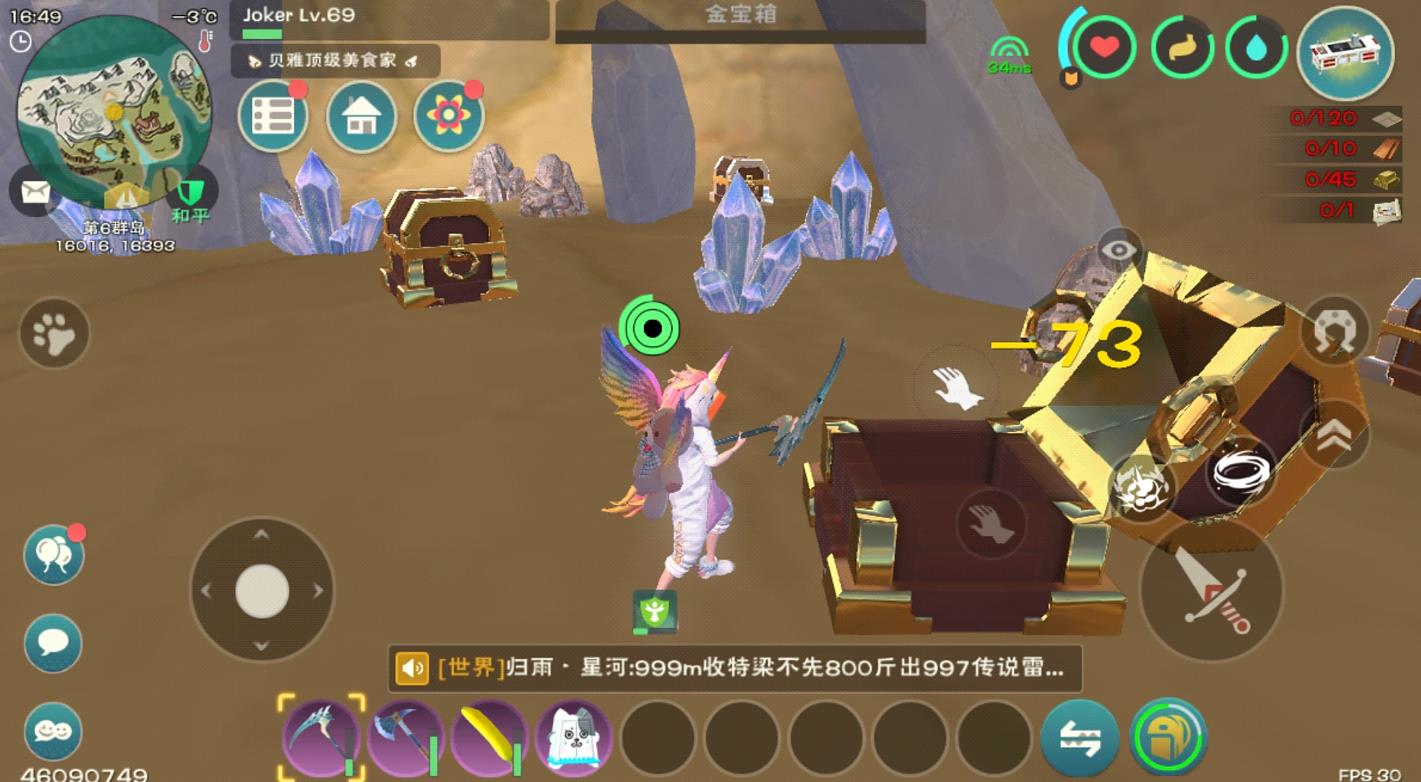Tap the flower event icon
Image resolution: width=1421 pixels, height=782 pixels.
[x=450, y=116]
